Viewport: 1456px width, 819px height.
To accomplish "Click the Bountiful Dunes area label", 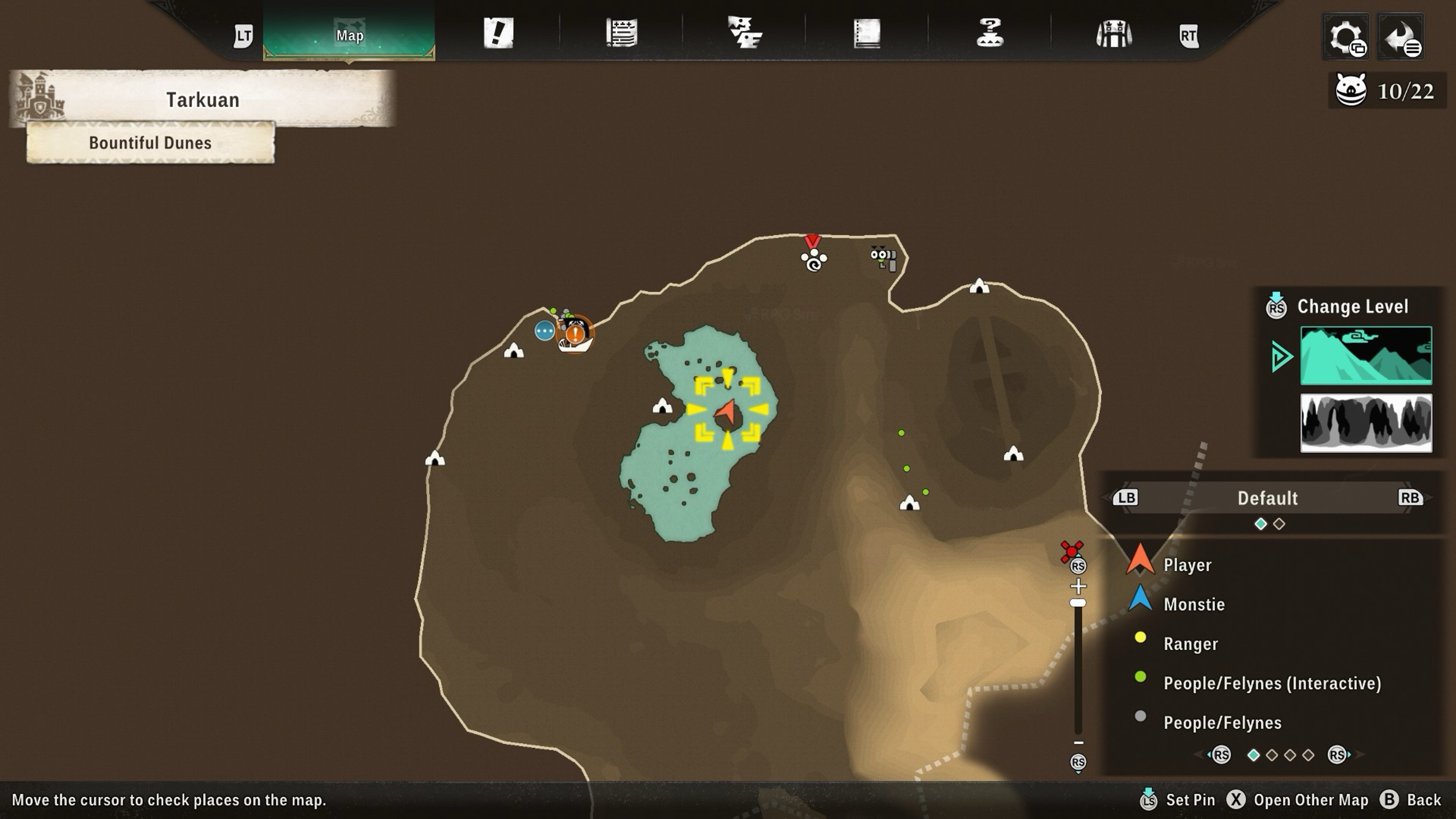I will (150, 143).
